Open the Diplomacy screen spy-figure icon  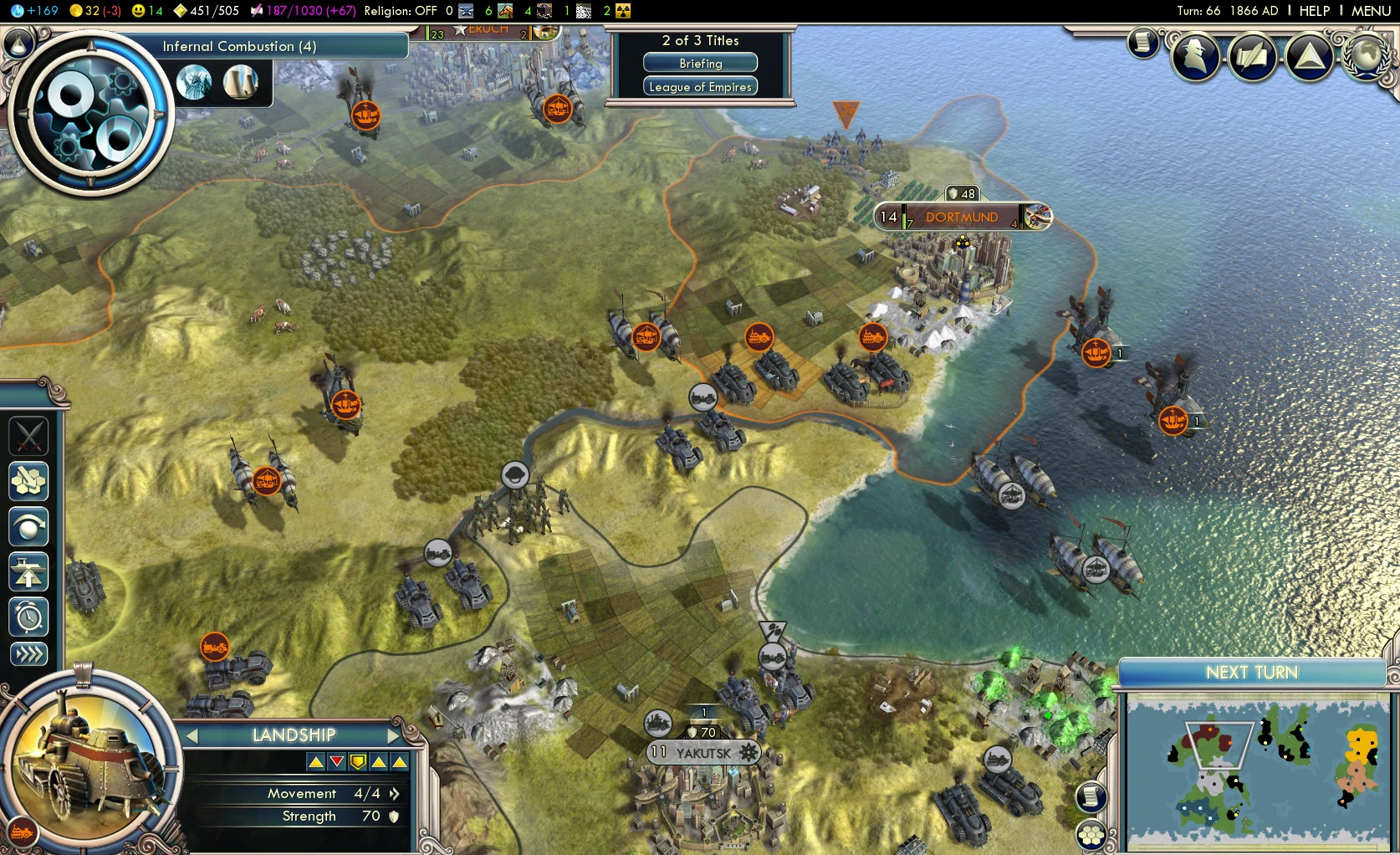point(1195,57)
